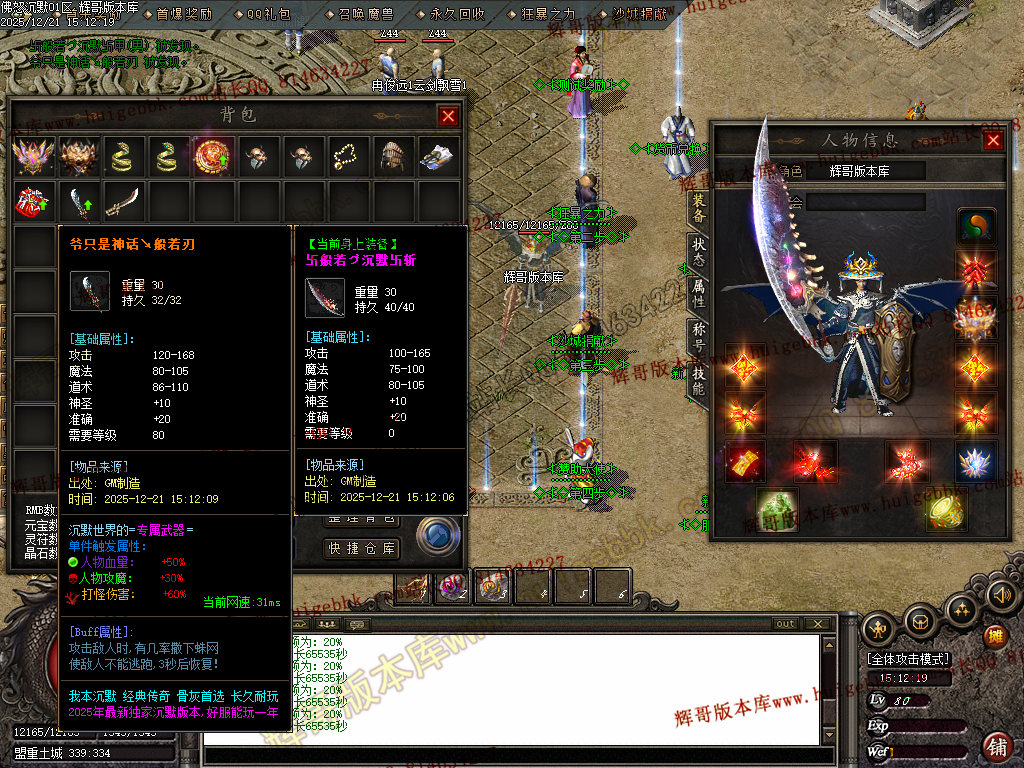The image size is (1024, 768).
Task: Close the 人物信息 character panel
Action: click(993, 140)
